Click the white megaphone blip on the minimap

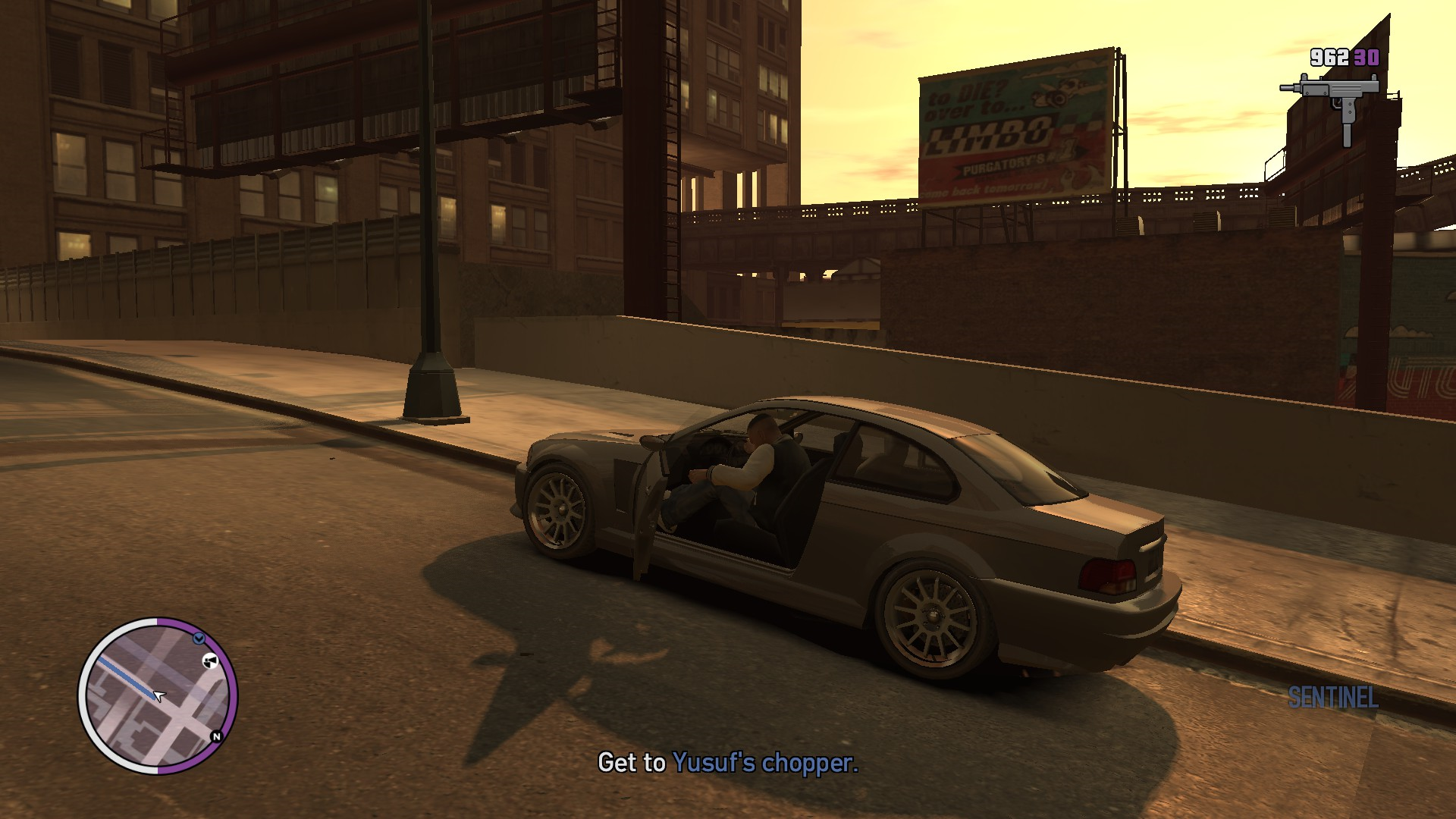click(x=210, y=661)
